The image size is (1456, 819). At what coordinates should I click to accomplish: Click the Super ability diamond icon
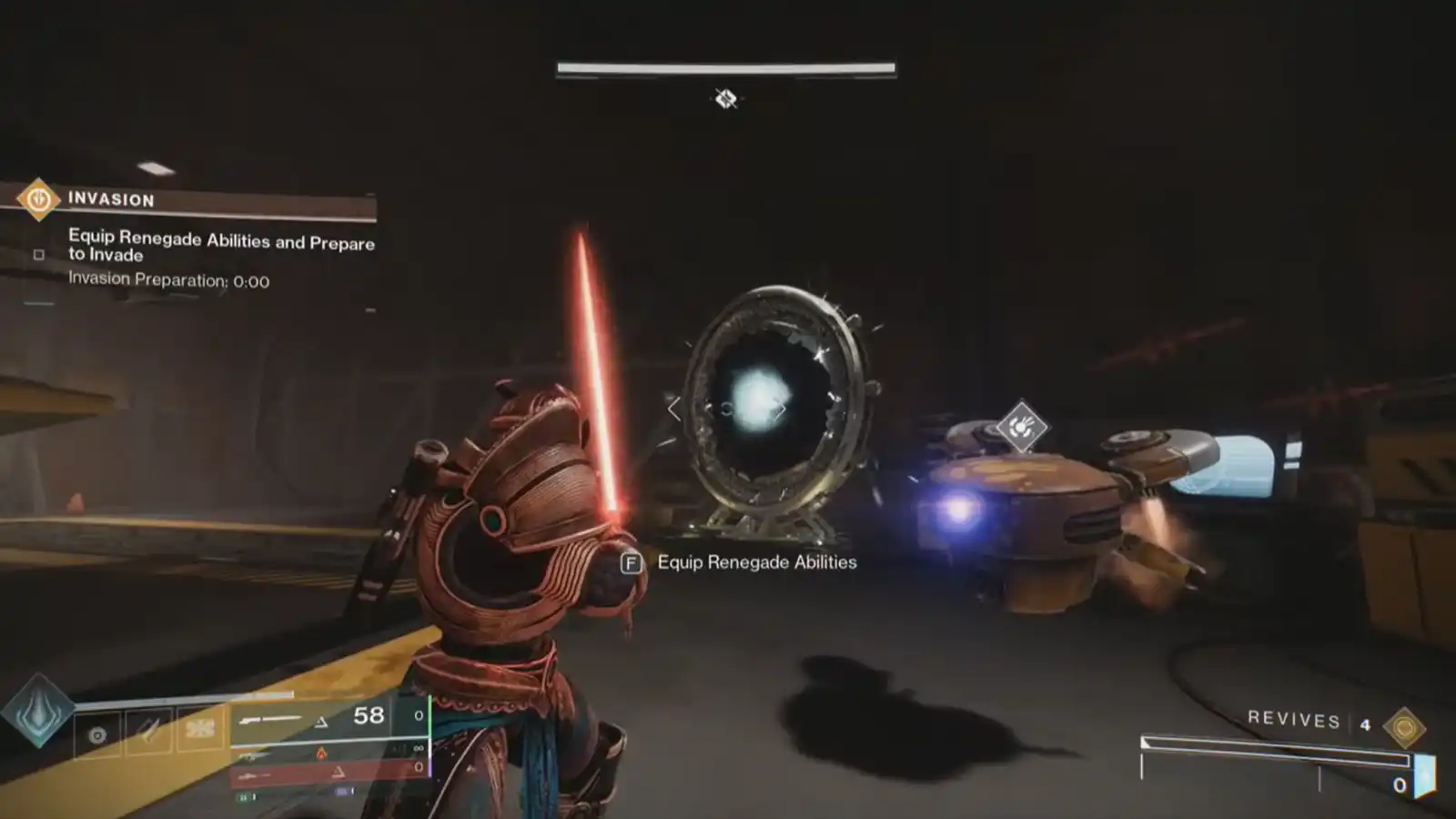click(x=37, y=718)
